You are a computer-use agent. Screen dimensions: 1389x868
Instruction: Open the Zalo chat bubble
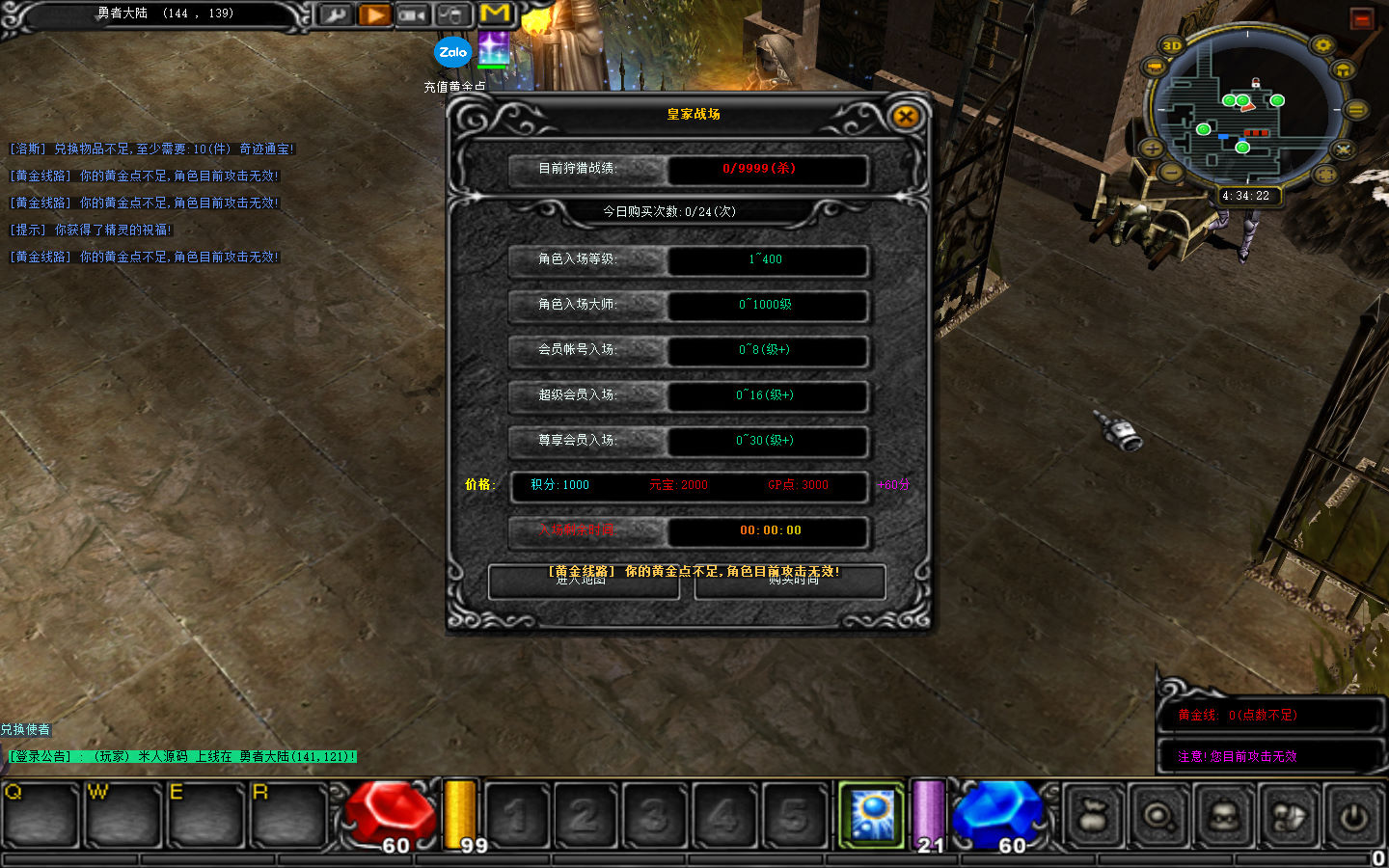[x=452, y=52]
